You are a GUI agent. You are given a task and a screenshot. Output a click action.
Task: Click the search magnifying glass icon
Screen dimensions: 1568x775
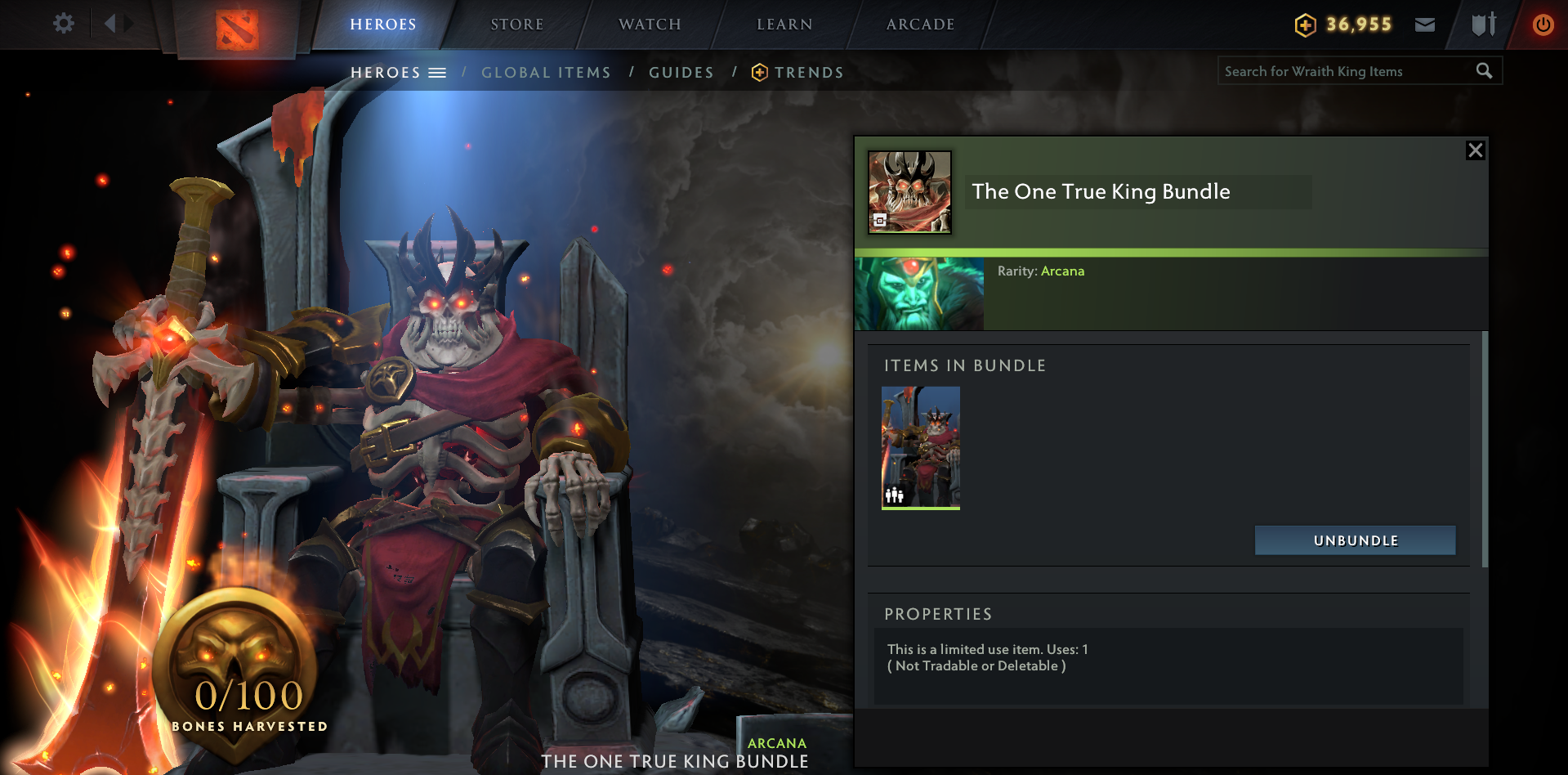1485,70
